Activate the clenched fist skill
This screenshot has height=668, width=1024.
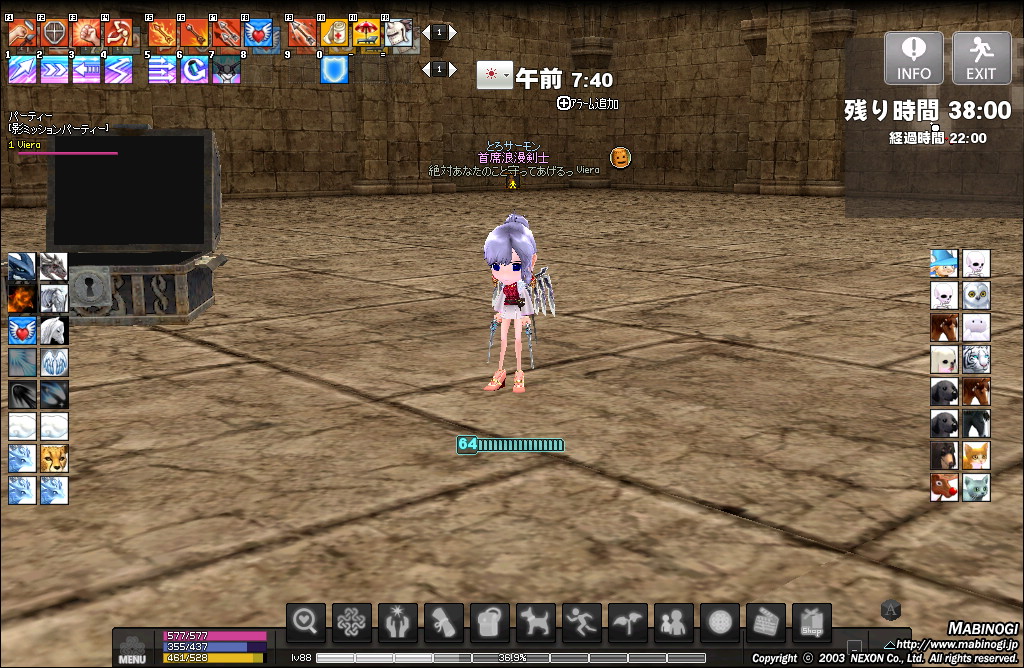86,34
